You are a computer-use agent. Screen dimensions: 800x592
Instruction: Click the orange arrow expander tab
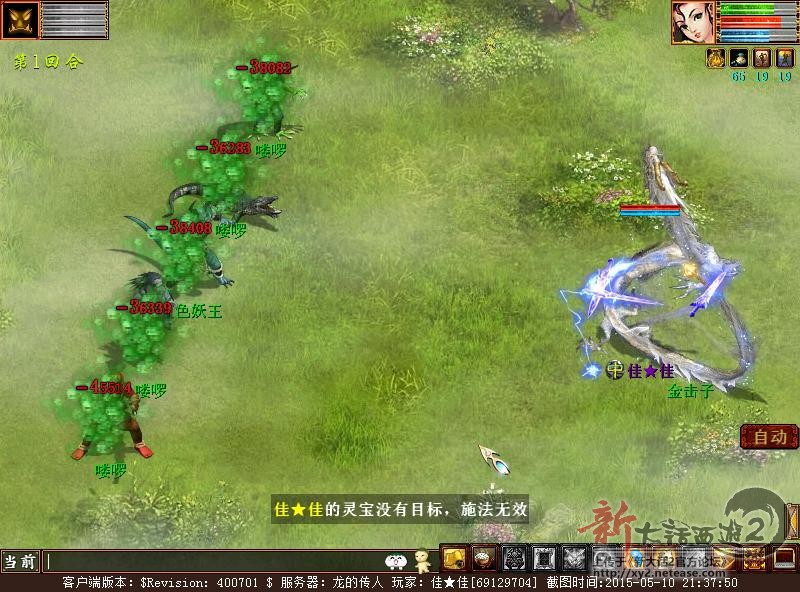point(793,520)
